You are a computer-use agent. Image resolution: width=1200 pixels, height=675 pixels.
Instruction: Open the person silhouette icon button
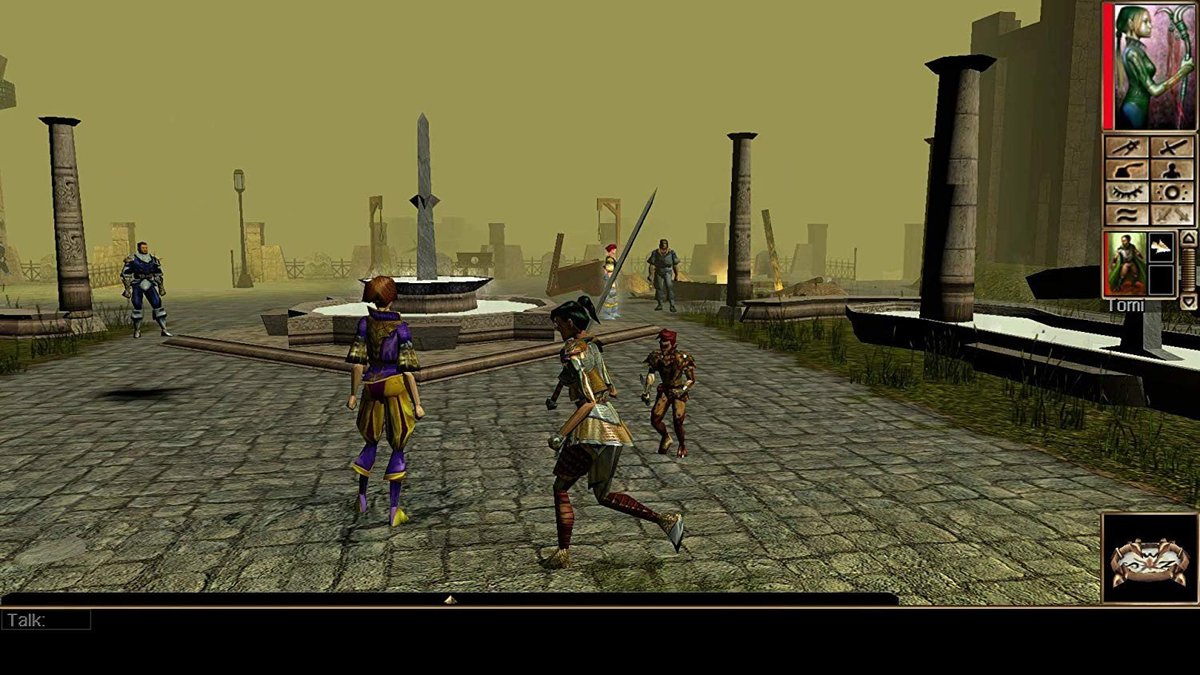coord(1172,170)
